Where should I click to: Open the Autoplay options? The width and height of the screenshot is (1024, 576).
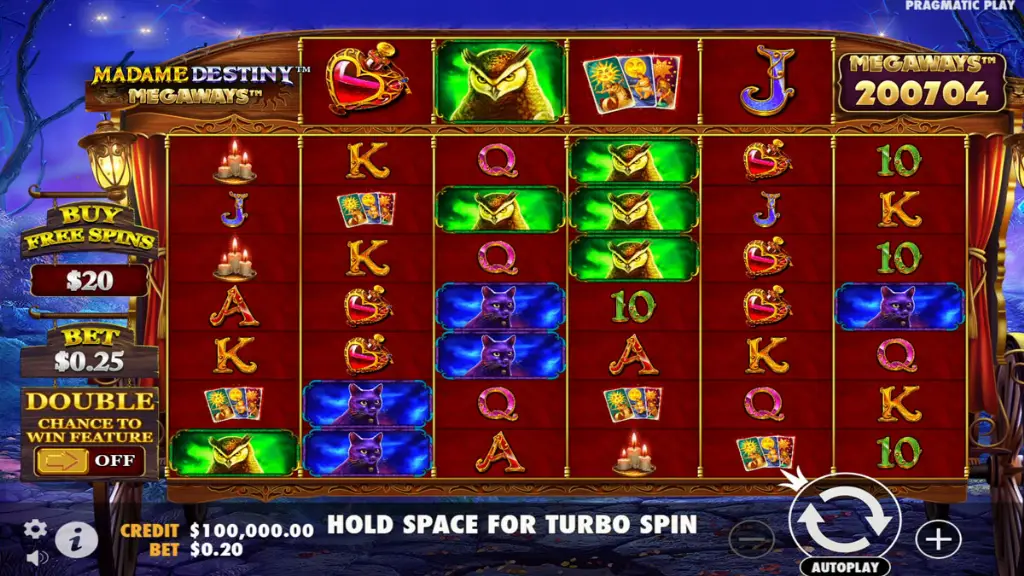pos(845,566)
